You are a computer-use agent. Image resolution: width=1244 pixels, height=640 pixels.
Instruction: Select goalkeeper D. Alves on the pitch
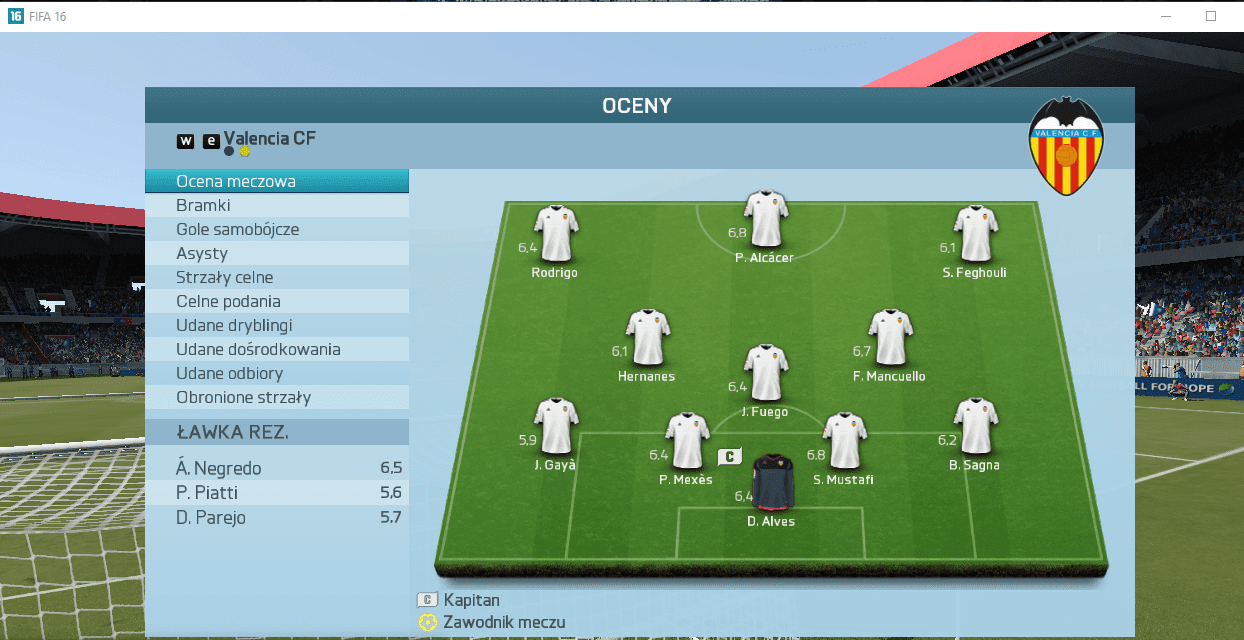coord(772,483)
